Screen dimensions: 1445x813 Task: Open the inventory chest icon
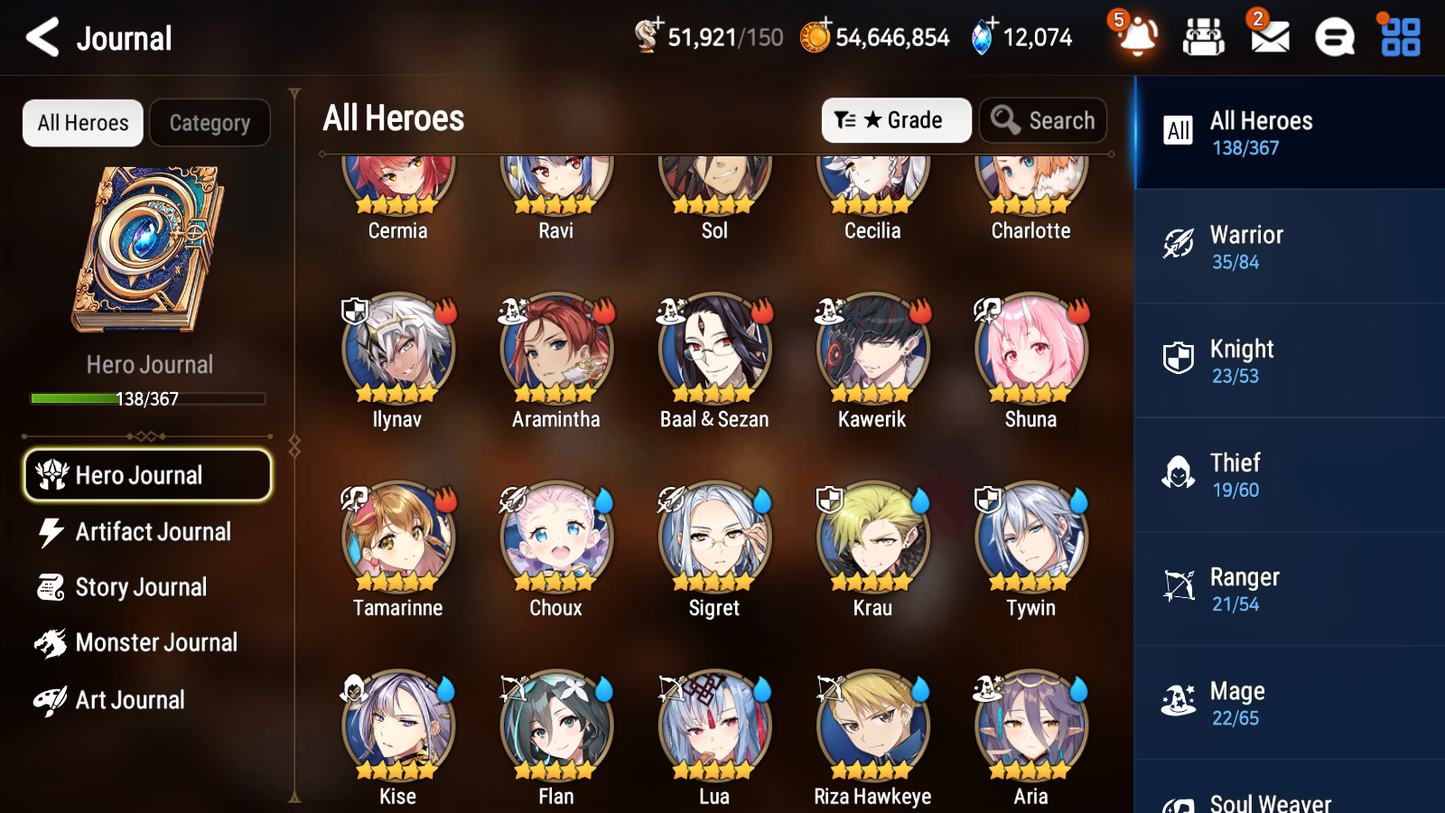coord(1202,36)
